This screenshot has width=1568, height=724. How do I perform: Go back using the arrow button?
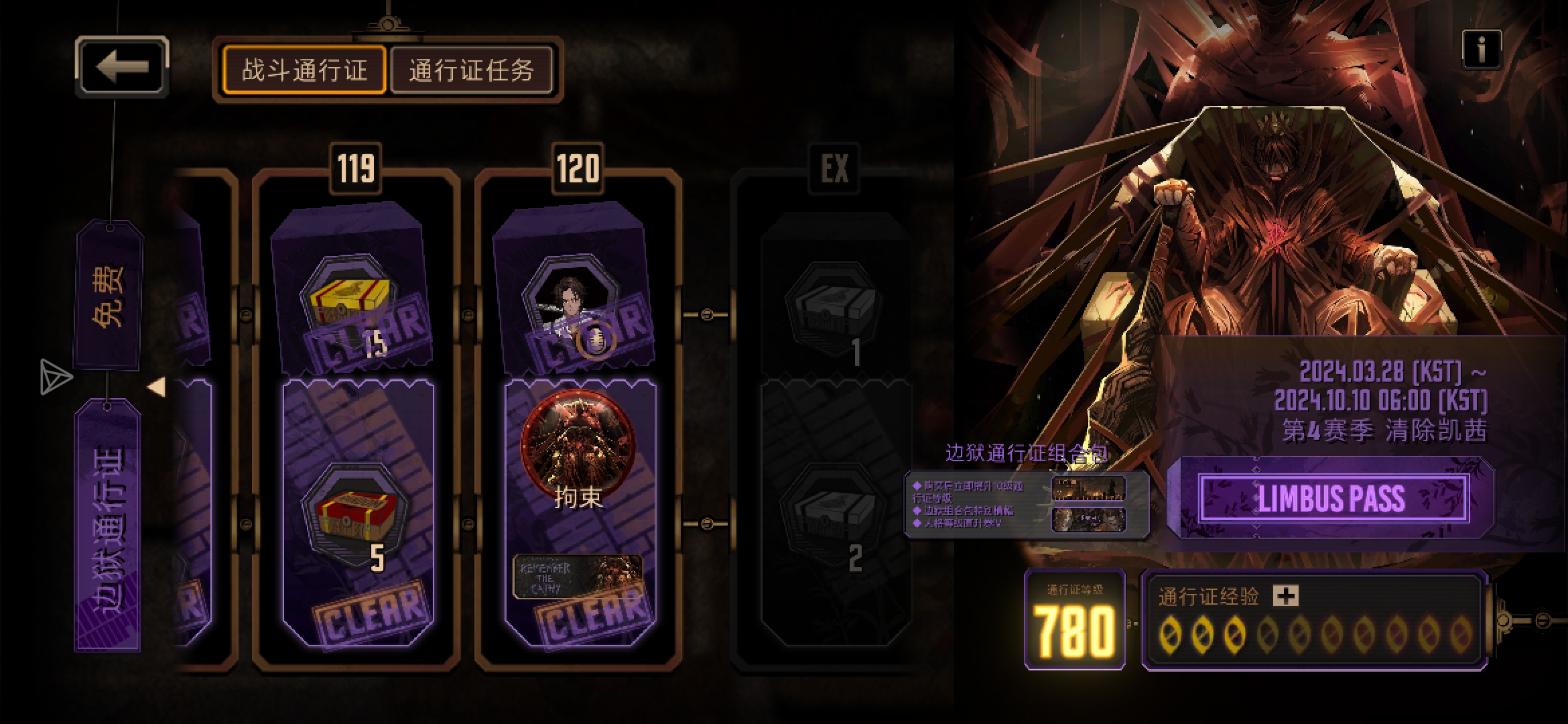pos(122,67)
